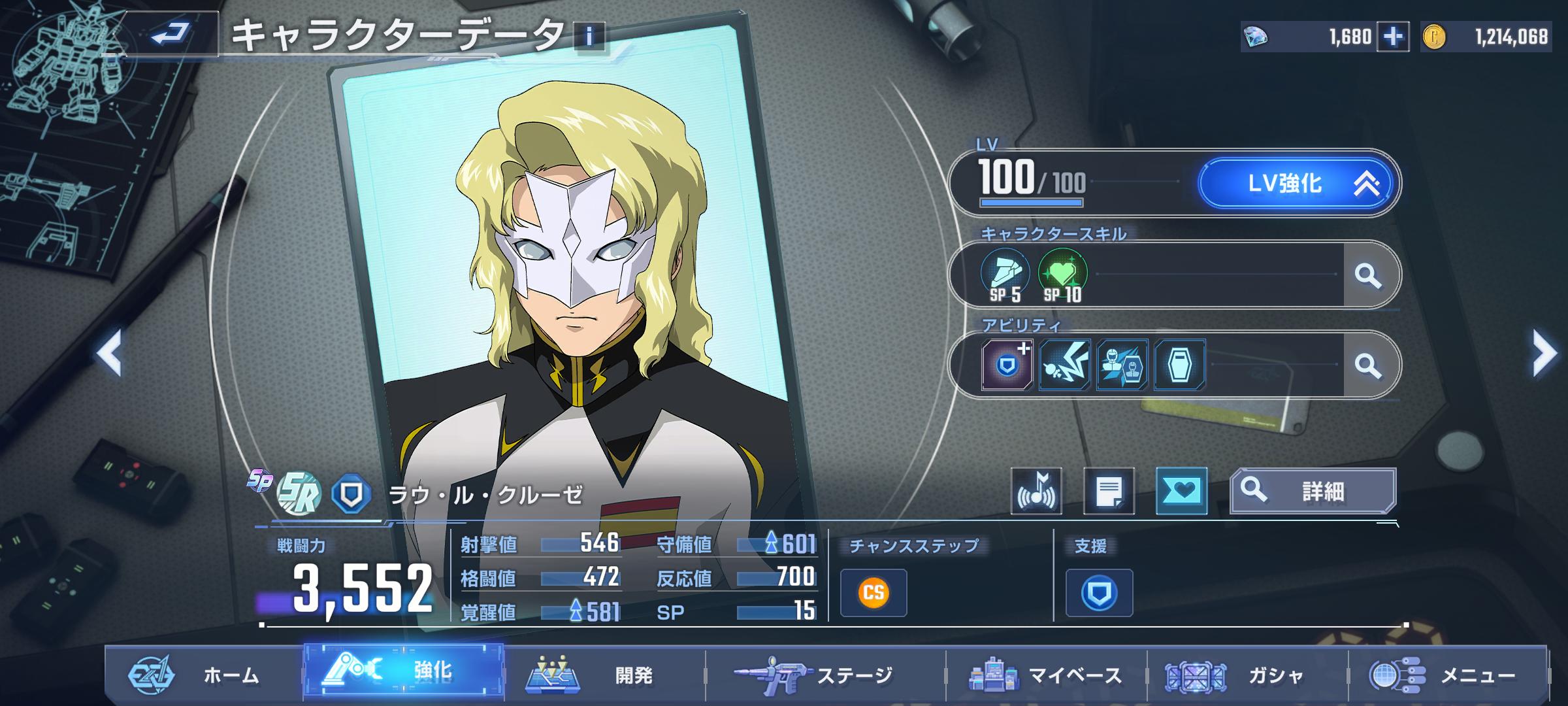The height and width of the screenshot is (706, 1568).
Task: Open the 詳細 details button
Action: point(1313,491)
